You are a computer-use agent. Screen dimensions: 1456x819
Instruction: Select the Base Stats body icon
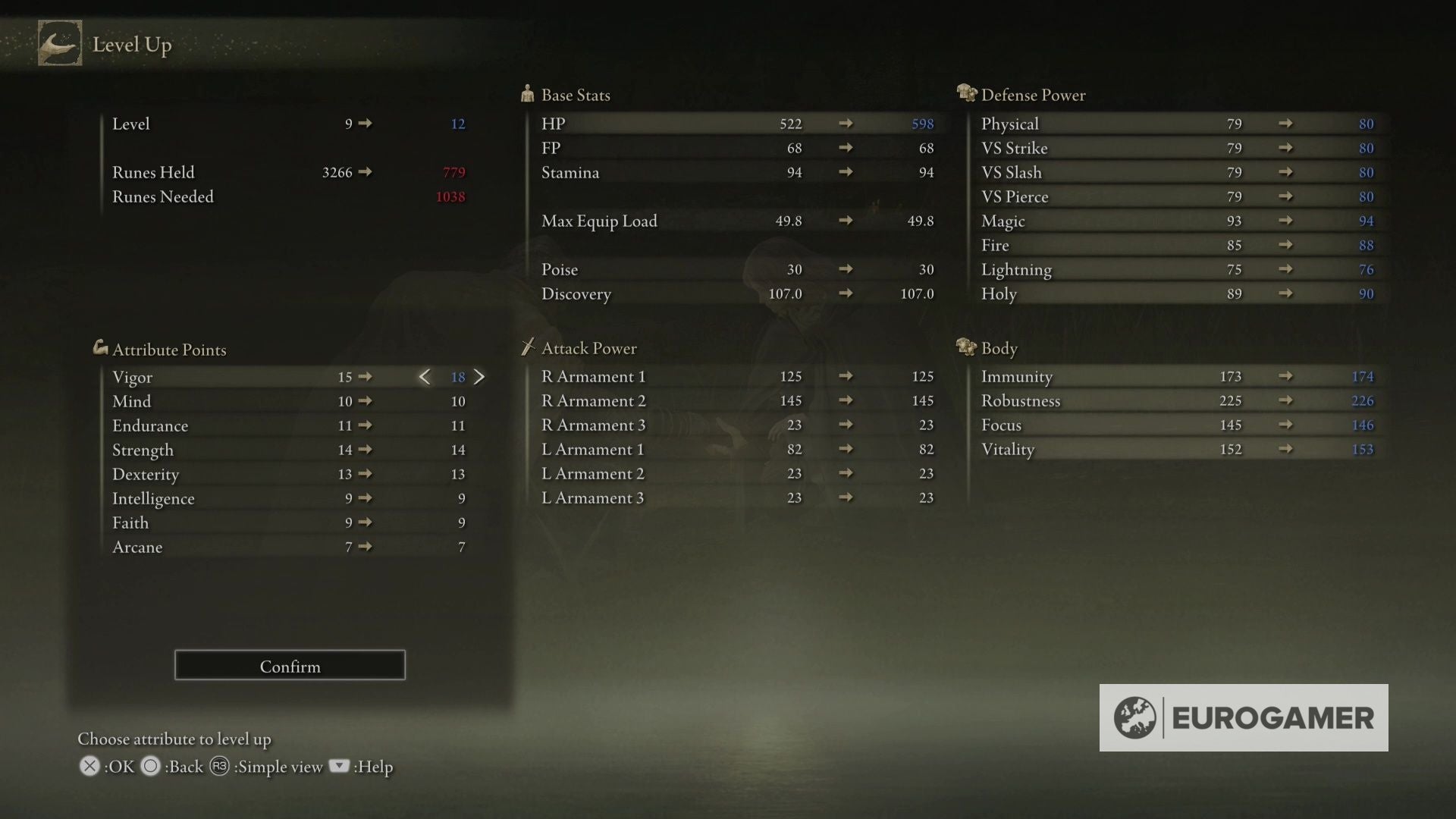click(x=527, y=93)
